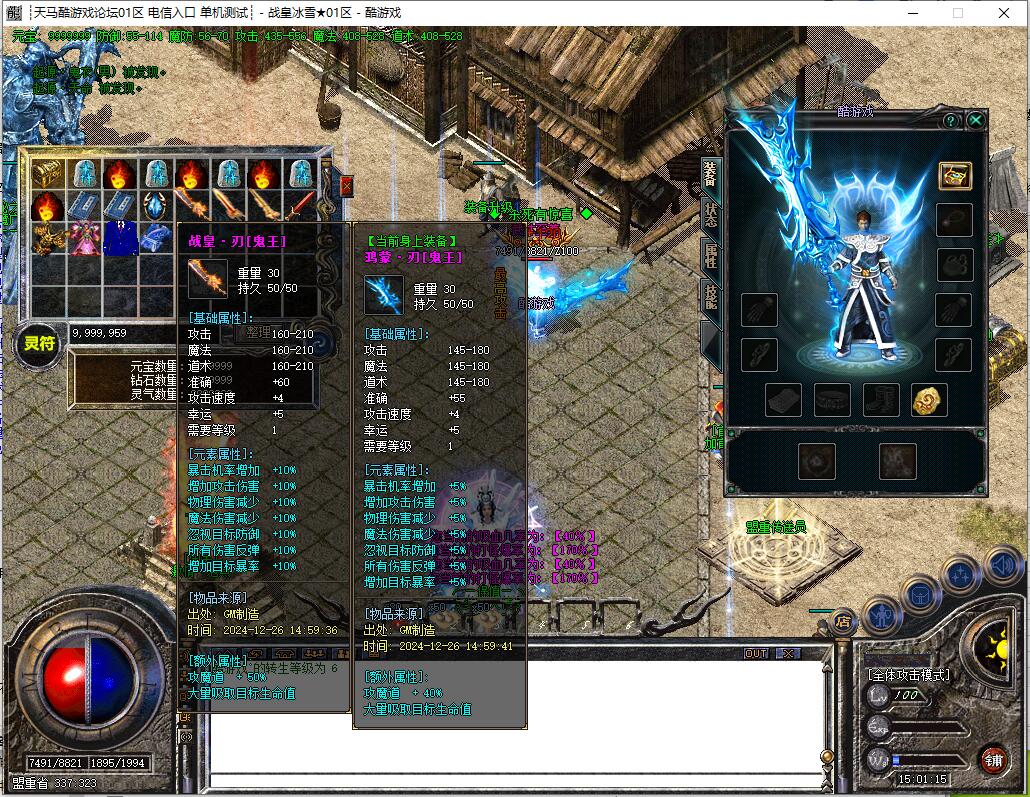Open the bag cube round button
The width and height of the screenshot is (1030, 797).
(919, 594)
